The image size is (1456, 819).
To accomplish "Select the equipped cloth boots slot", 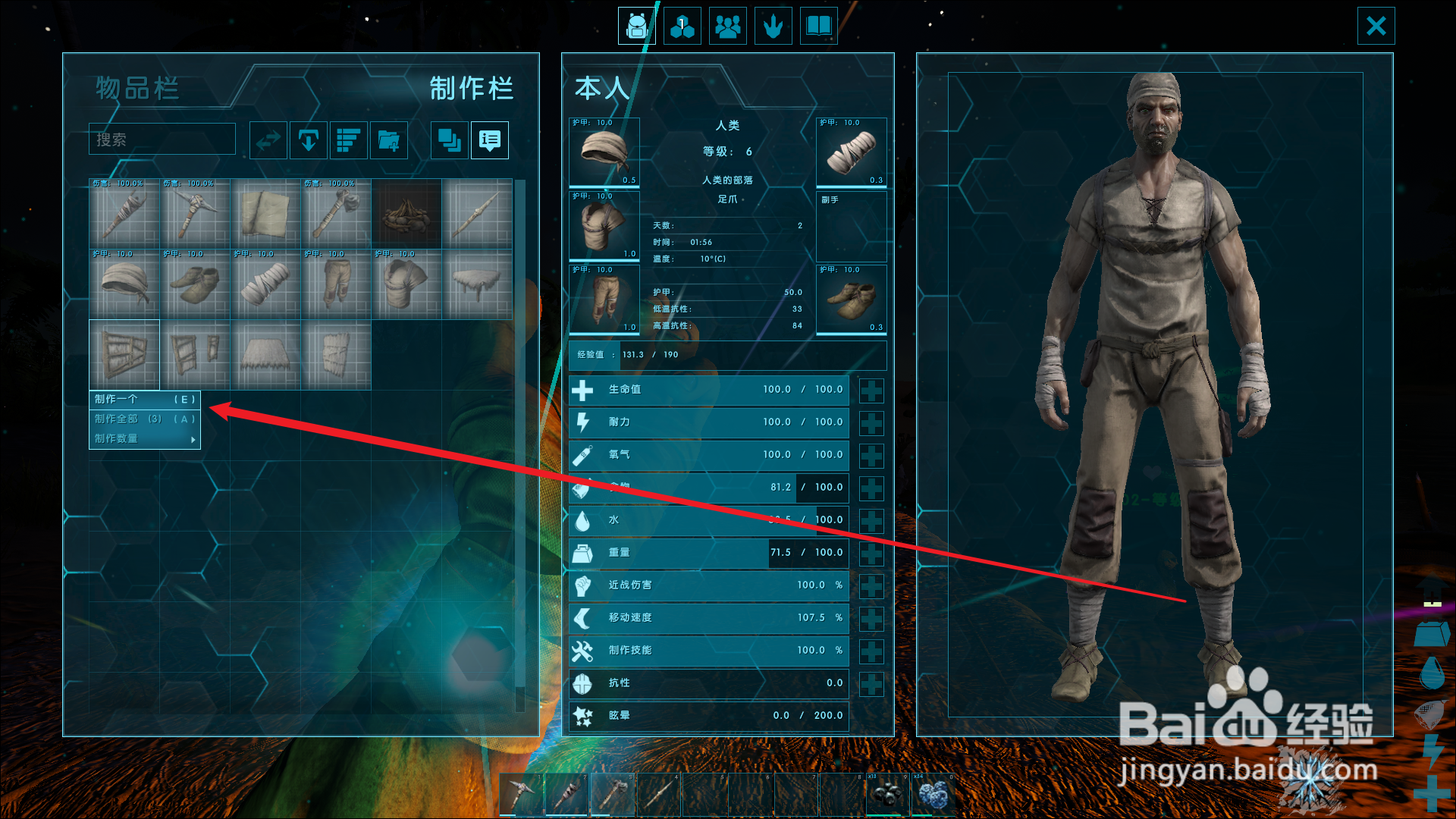I will pos(851,300).
